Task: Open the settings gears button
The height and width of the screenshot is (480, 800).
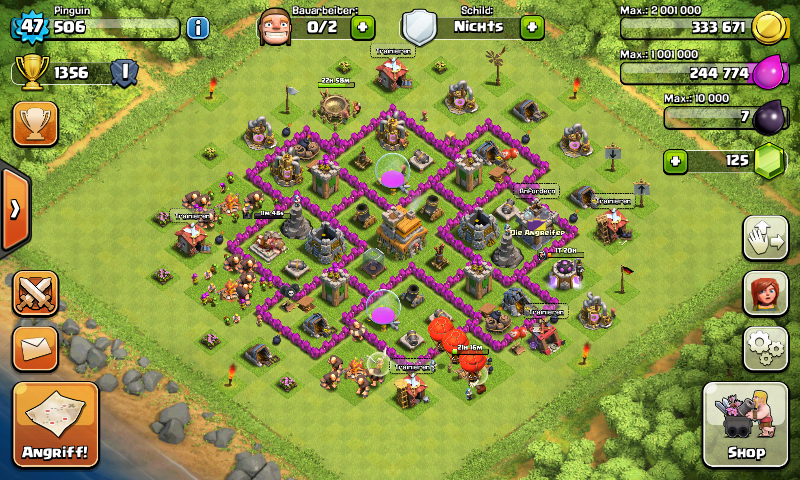Action: [765, 347]
